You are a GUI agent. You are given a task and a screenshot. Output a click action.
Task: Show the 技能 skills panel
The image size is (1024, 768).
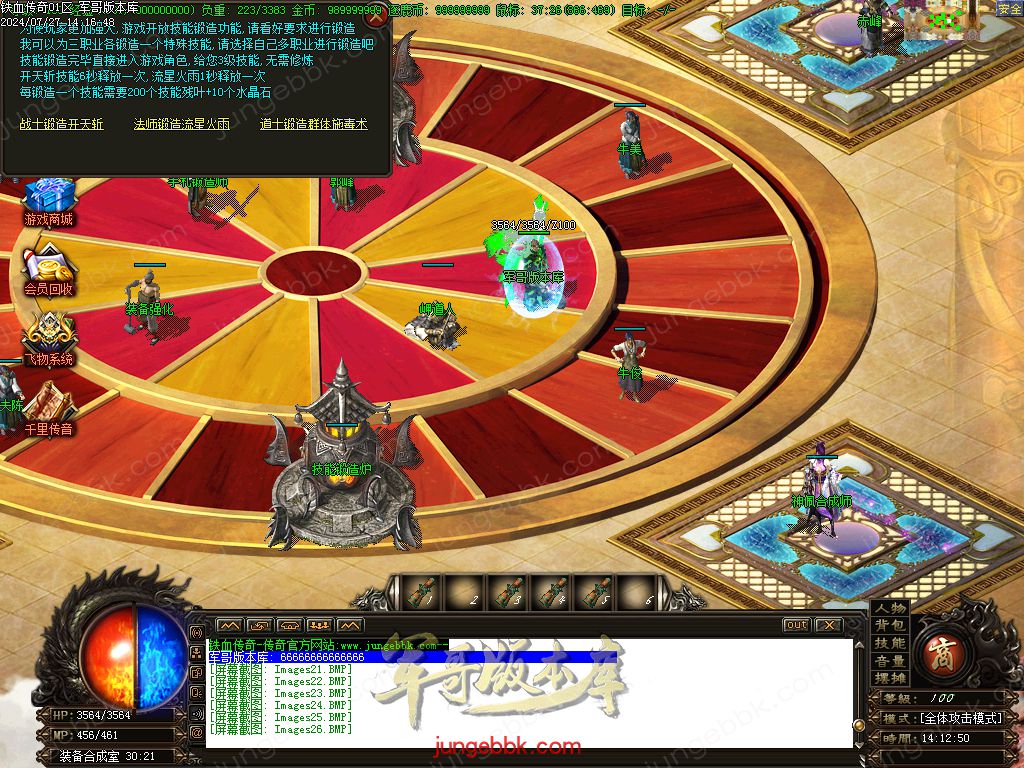[889, 644]
